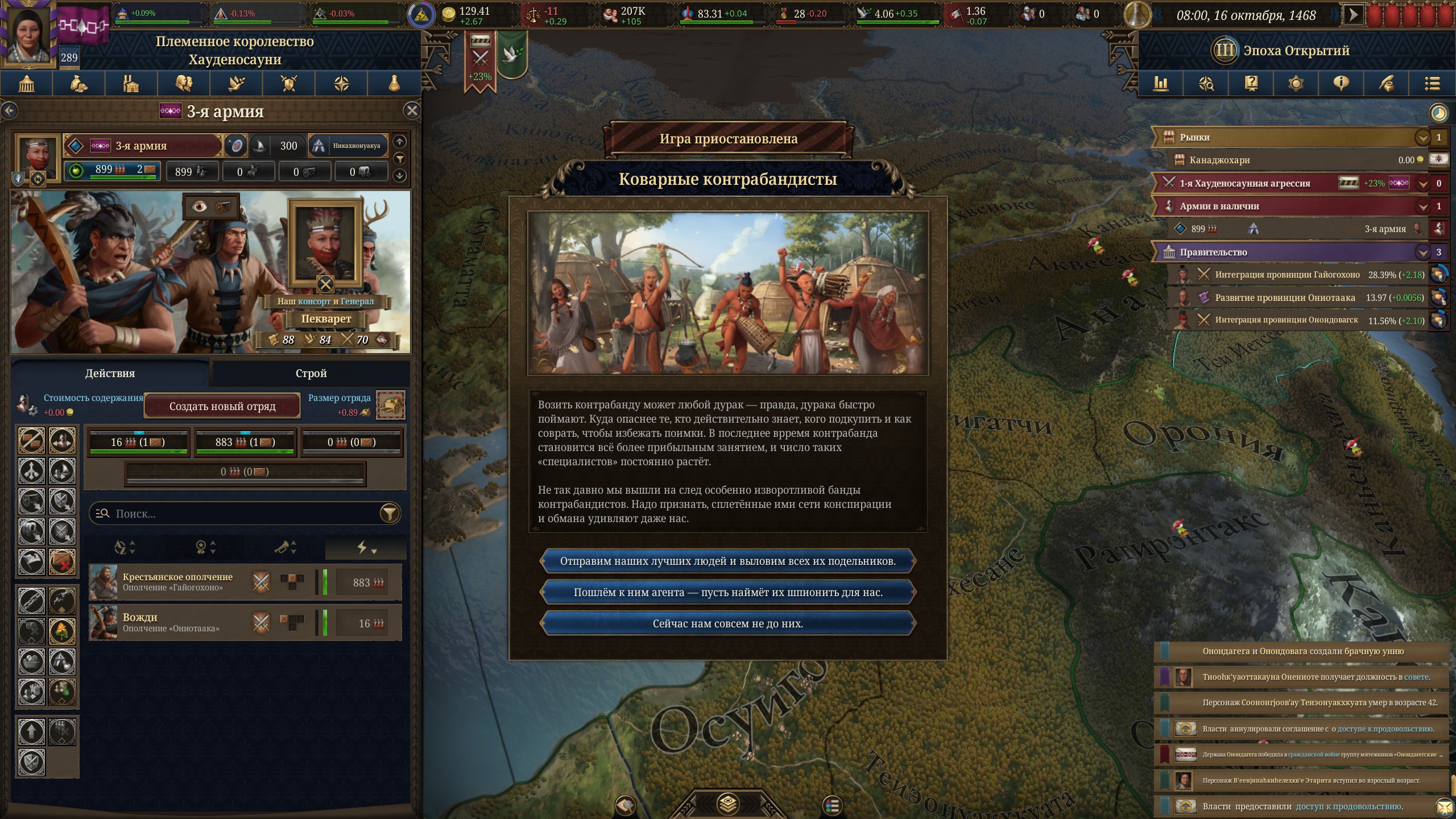The image size is (1456, 819).
Task: Select 3-я армия in the outliner list
Action: tap(1385, 229)
